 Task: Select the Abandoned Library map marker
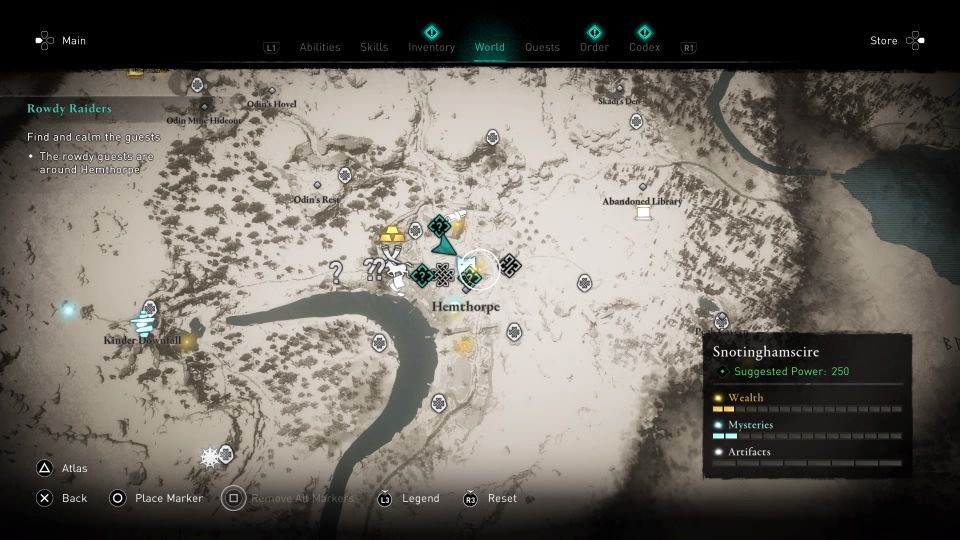coord(642,213)
